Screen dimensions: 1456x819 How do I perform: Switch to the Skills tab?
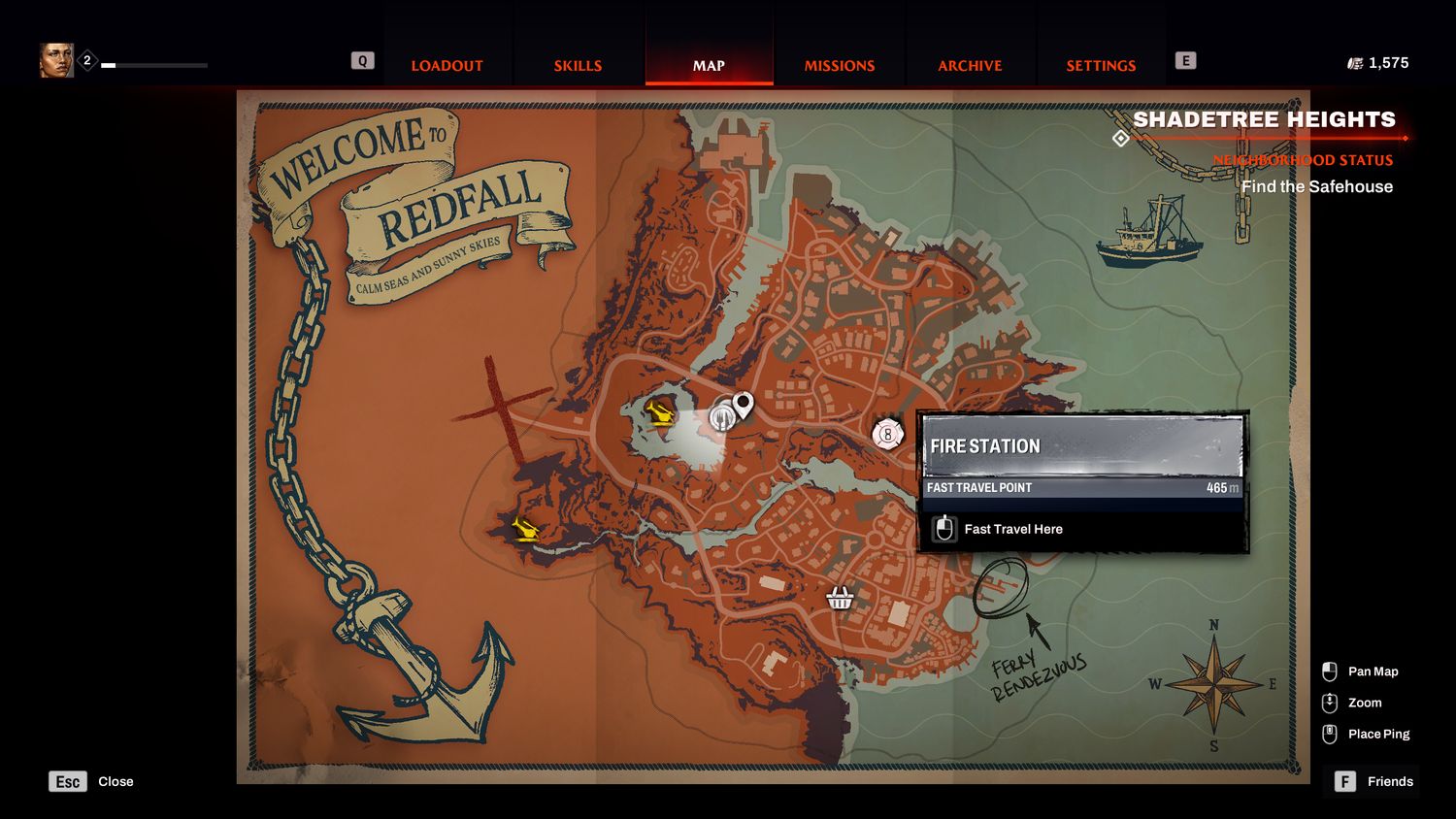[x=578, y=66]
